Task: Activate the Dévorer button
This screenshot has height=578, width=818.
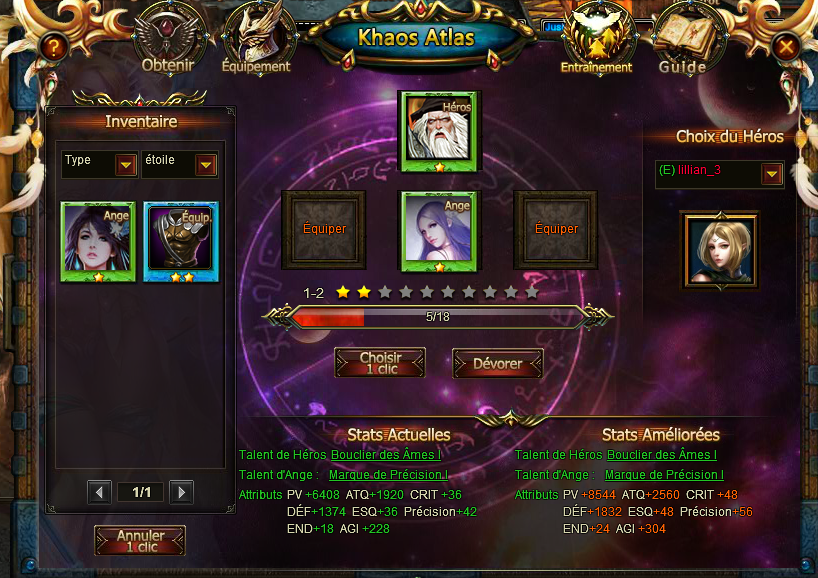Action: (497, 363)
